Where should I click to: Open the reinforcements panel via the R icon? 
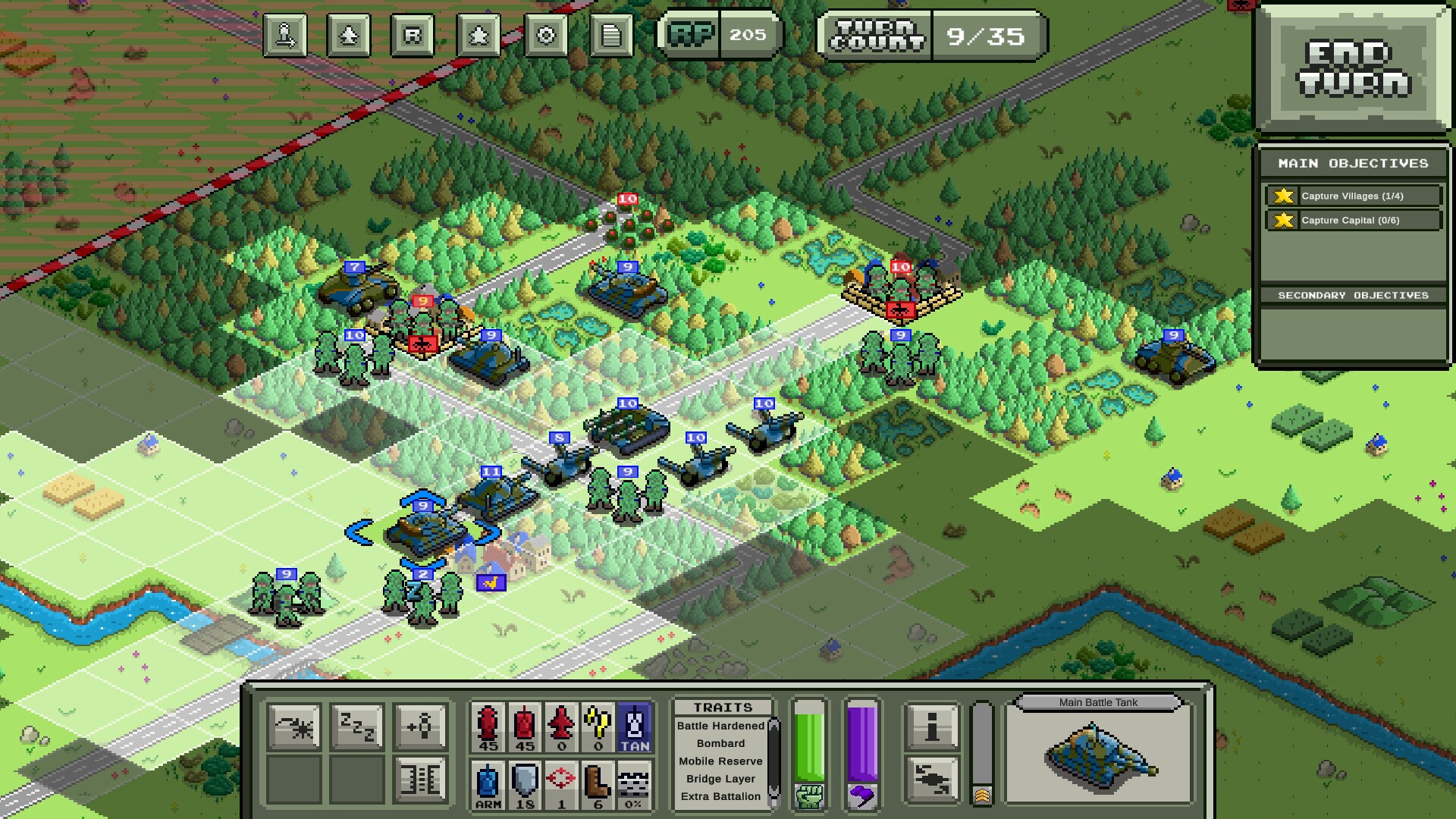412,35
